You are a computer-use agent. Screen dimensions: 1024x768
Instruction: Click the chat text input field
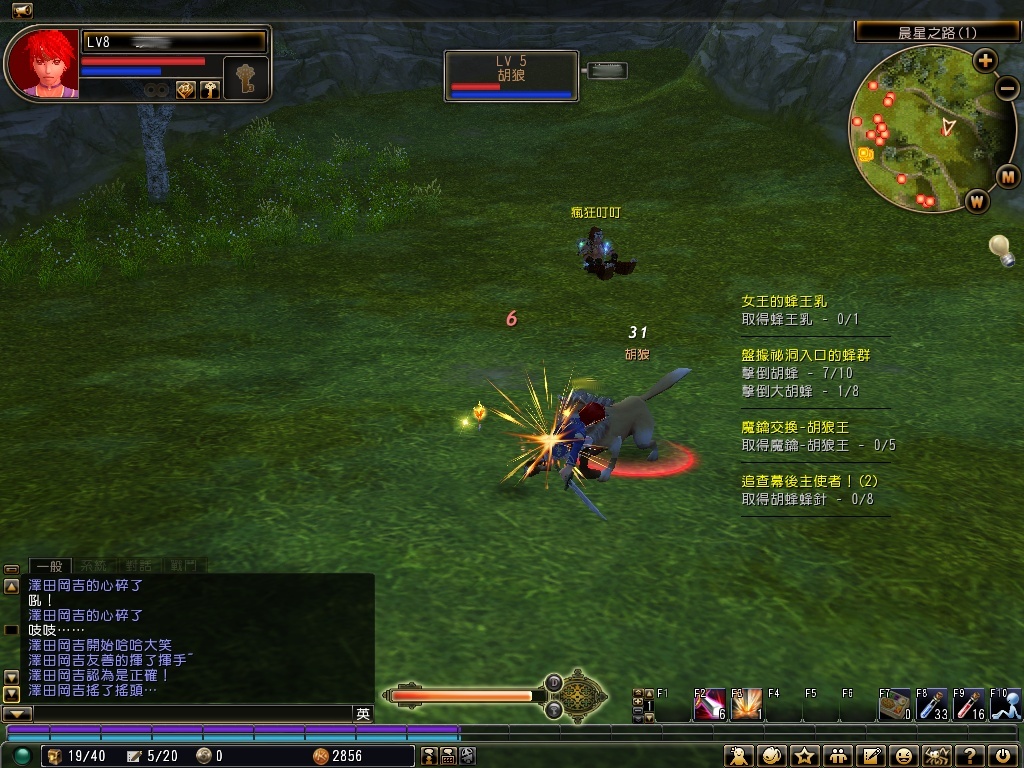[190, 714]
